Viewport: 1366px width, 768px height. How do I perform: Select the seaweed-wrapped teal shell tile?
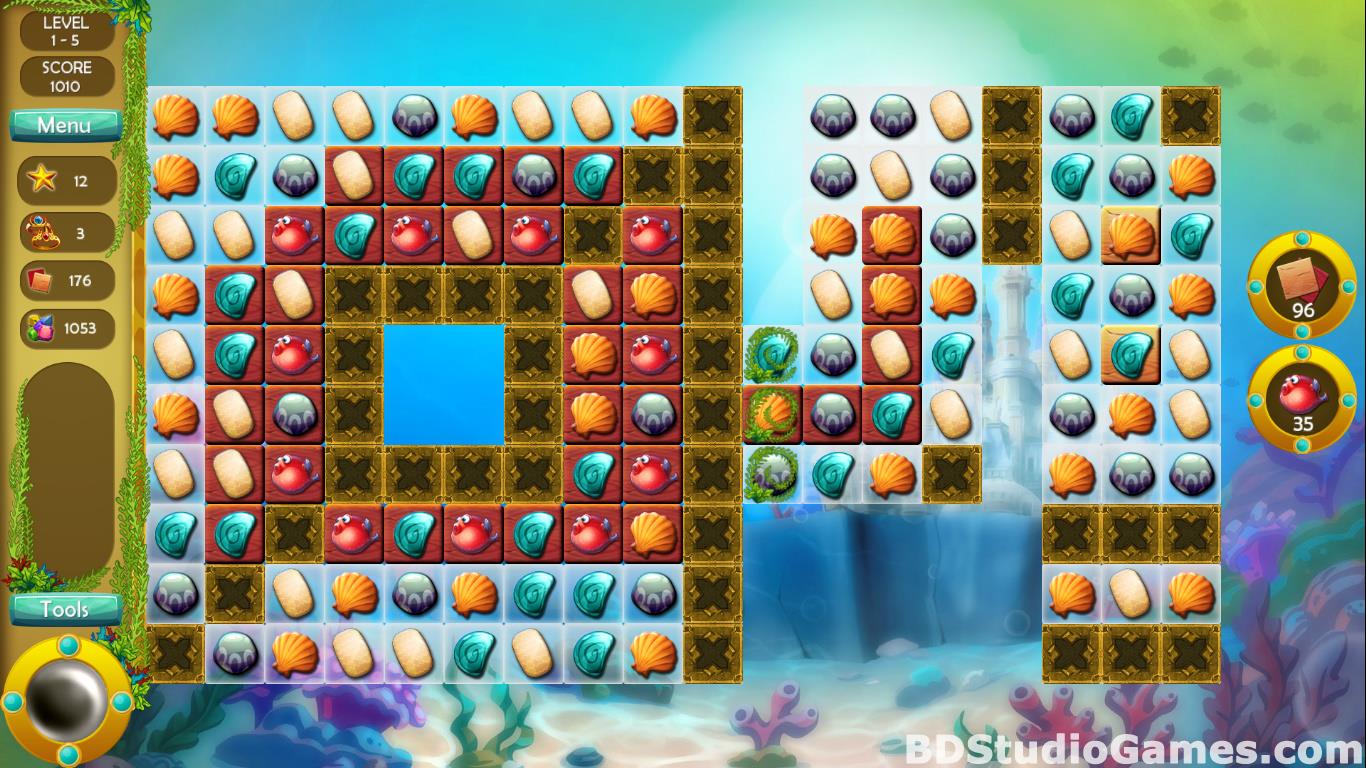(771, 354)
